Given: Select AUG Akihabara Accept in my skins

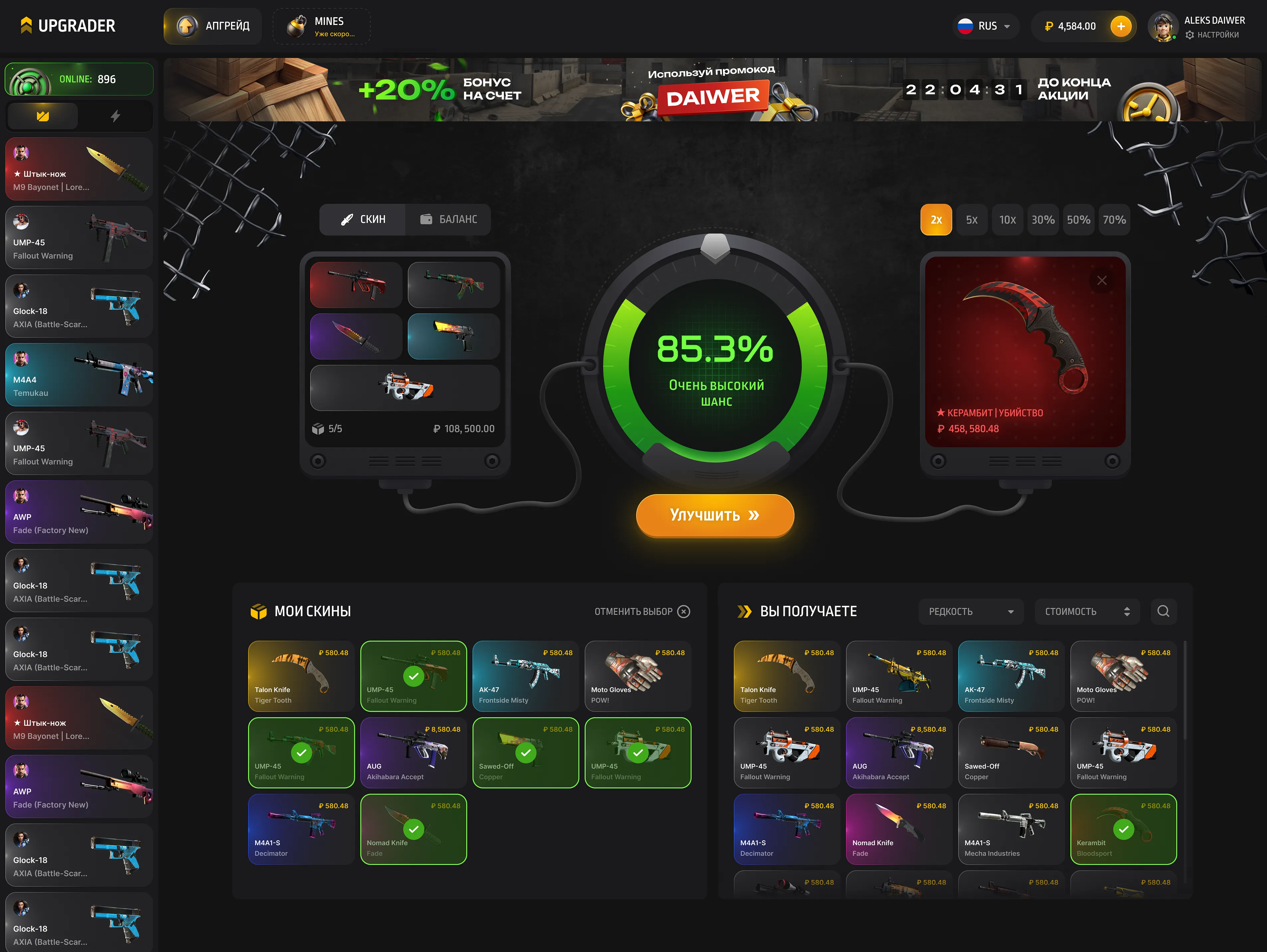Looking at the screenshot, I should 414,753.
